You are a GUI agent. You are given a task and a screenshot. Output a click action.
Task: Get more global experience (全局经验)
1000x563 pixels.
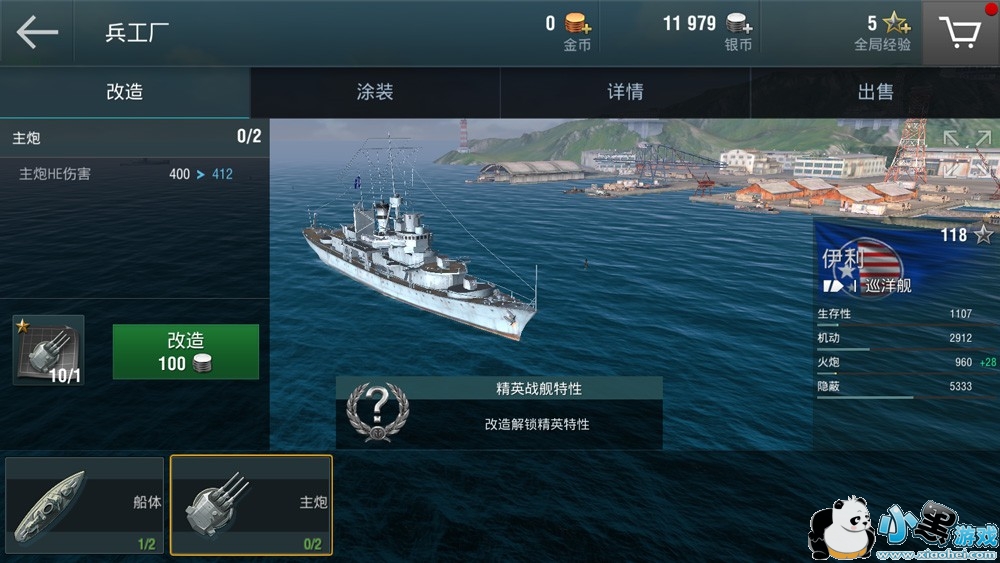pos(896,24)
